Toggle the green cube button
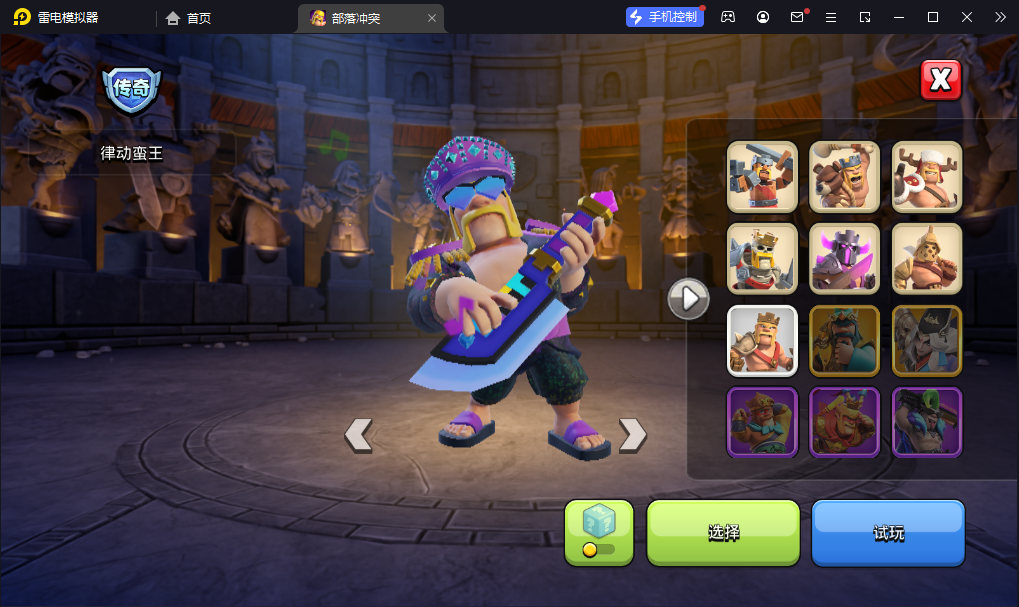This screenshot has height=607, width=1019. pos(598,532)
